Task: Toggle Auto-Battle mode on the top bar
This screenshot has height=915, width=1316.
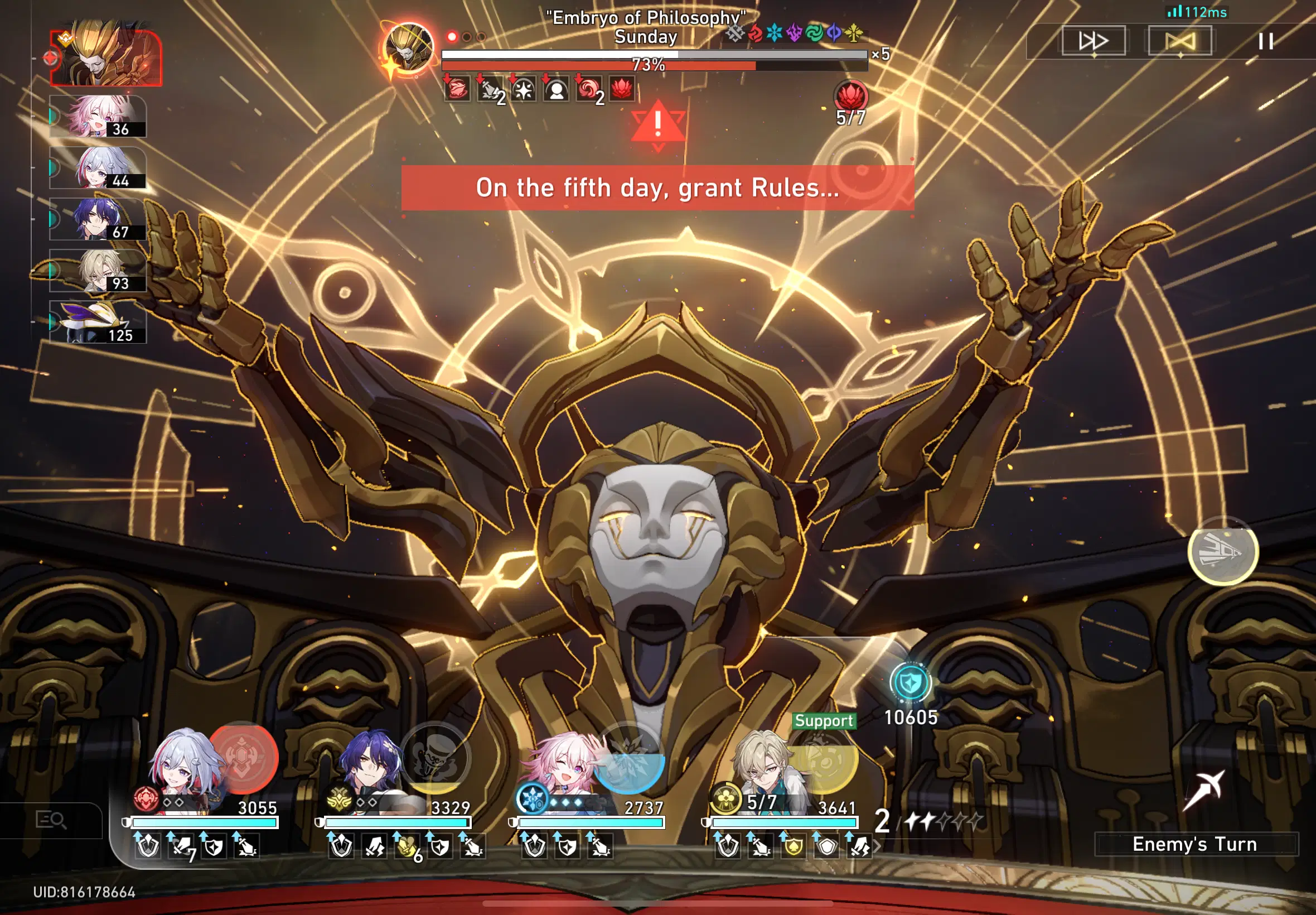Action: point(1180,40)
